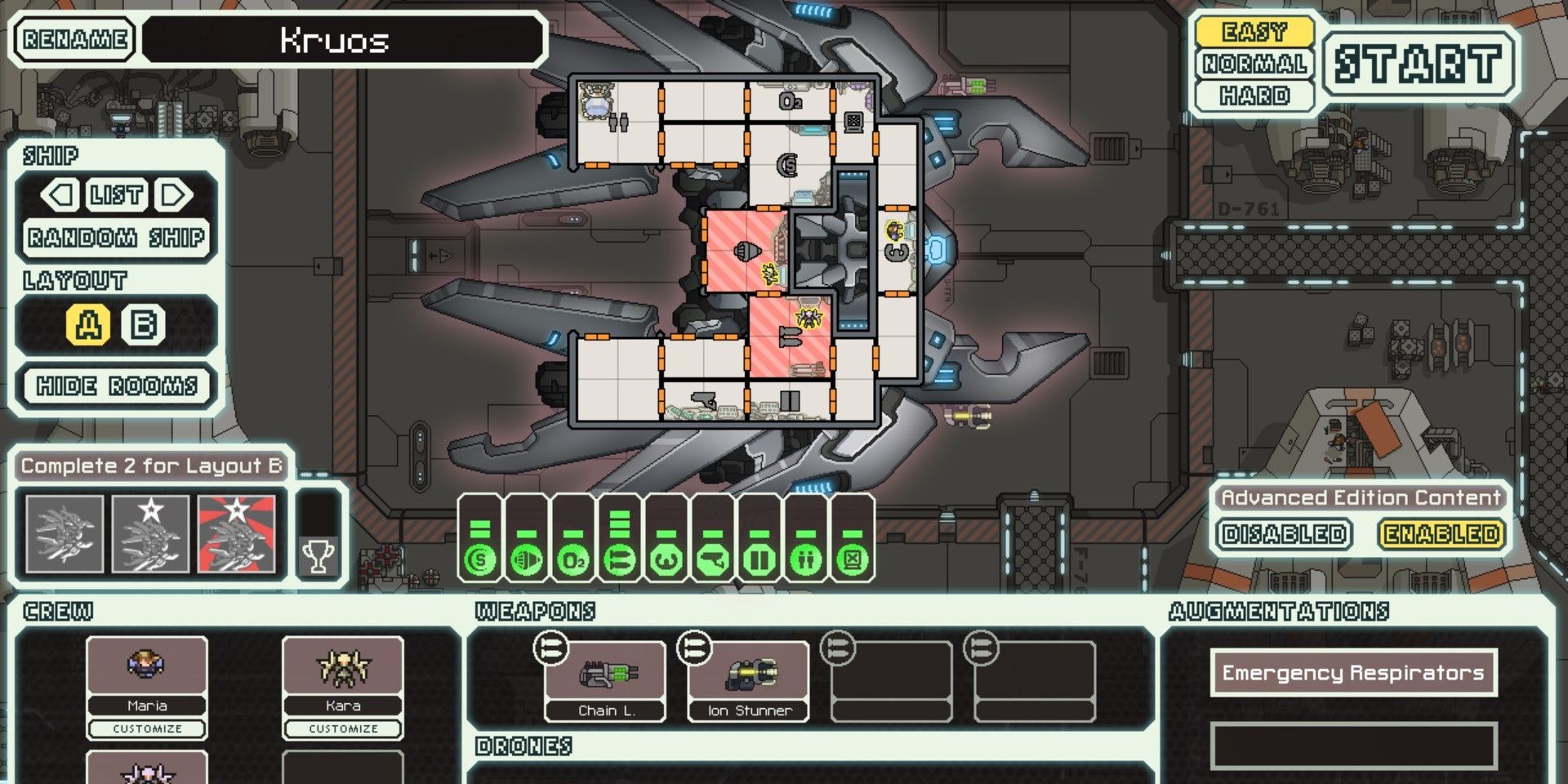The image size is (1568, 784).
Task: Customize crew member Maria
Action: [147, 728]
